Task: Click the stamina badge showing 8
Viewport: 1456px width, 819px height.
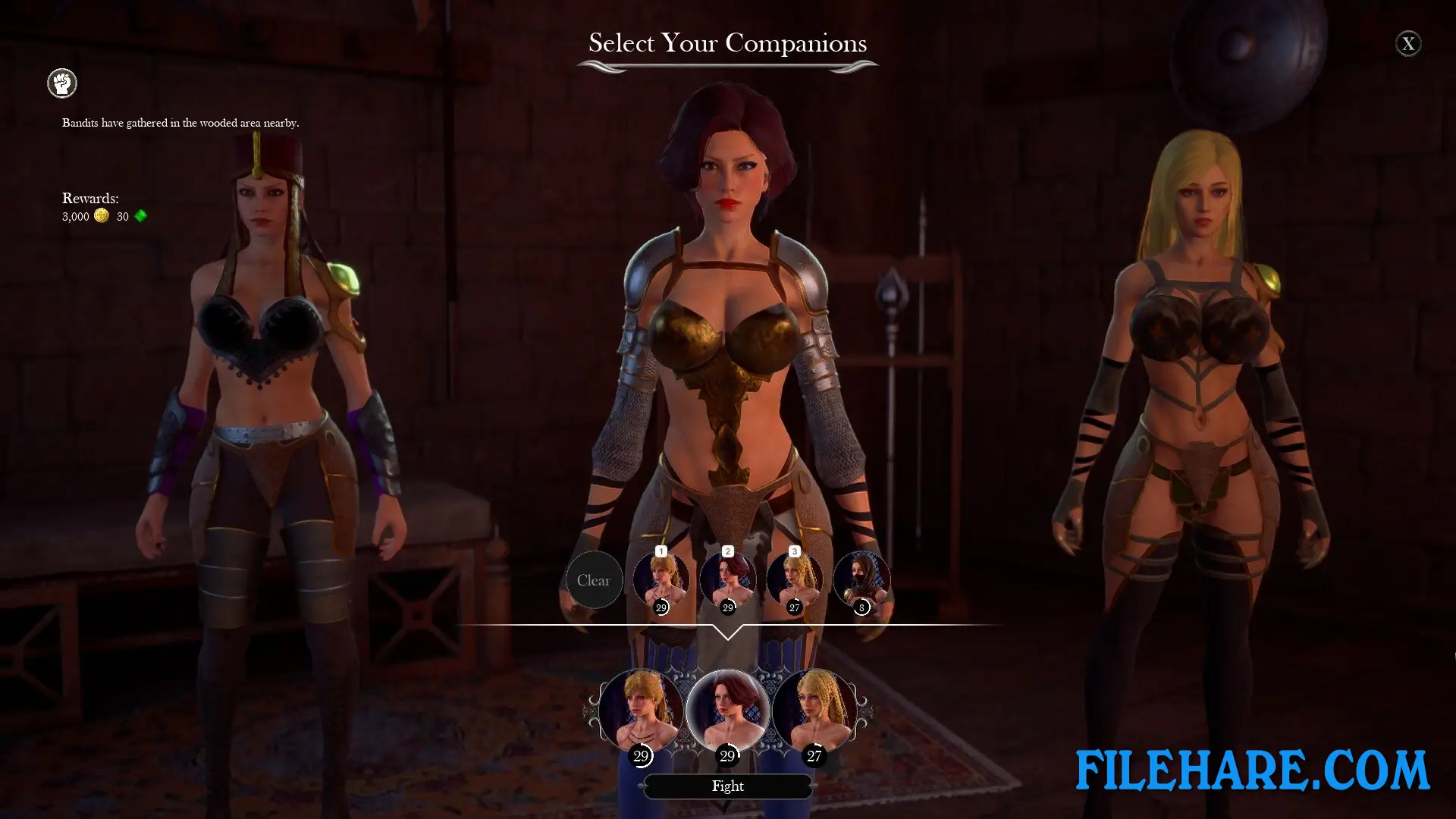Action: coord(861,606)
